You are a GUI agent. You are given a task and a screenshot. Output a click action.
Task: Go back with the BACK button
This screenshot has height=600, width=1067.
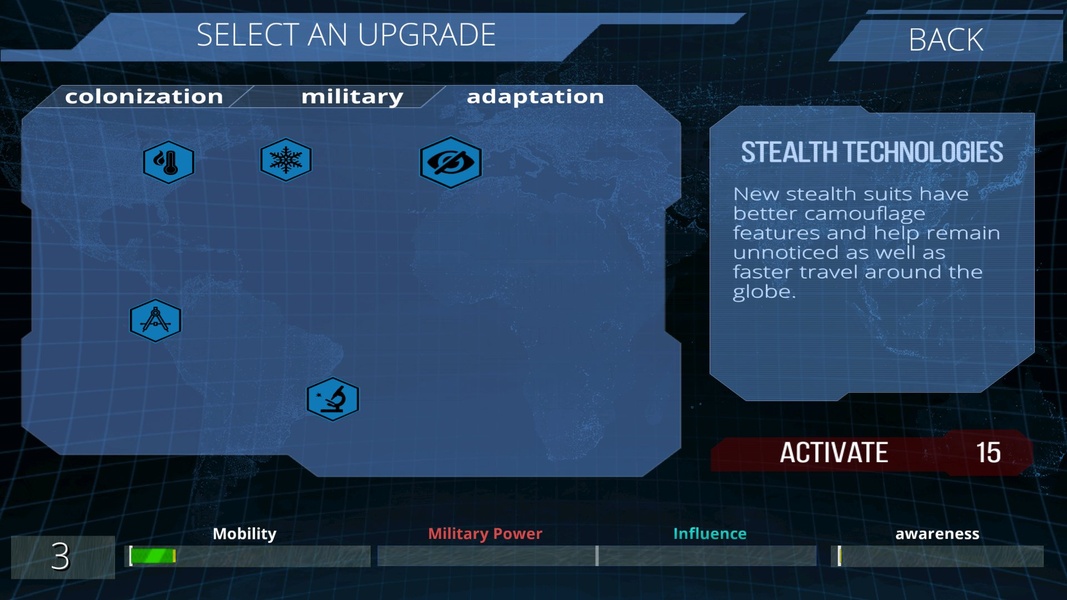[945, 40]
